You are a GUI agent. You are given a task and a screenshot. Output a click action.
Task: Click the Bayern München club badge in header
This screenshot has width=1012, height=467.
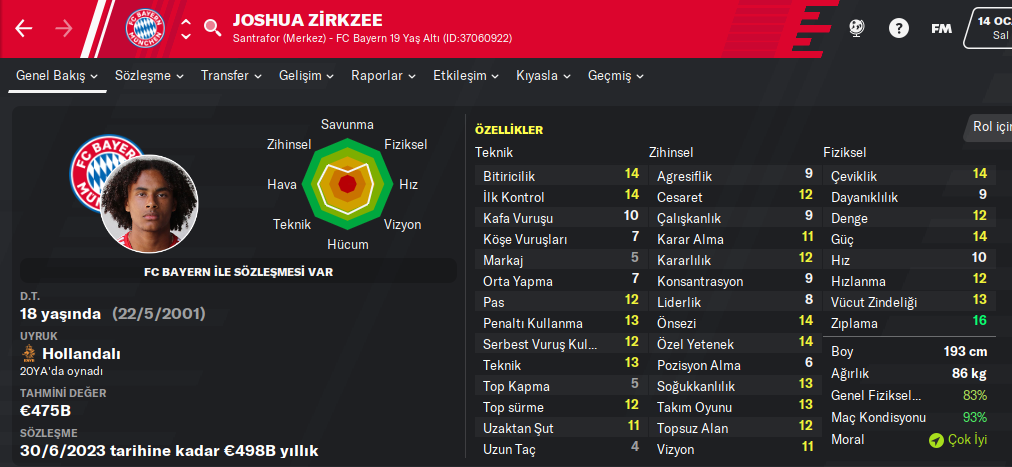[x=146, y=28]
